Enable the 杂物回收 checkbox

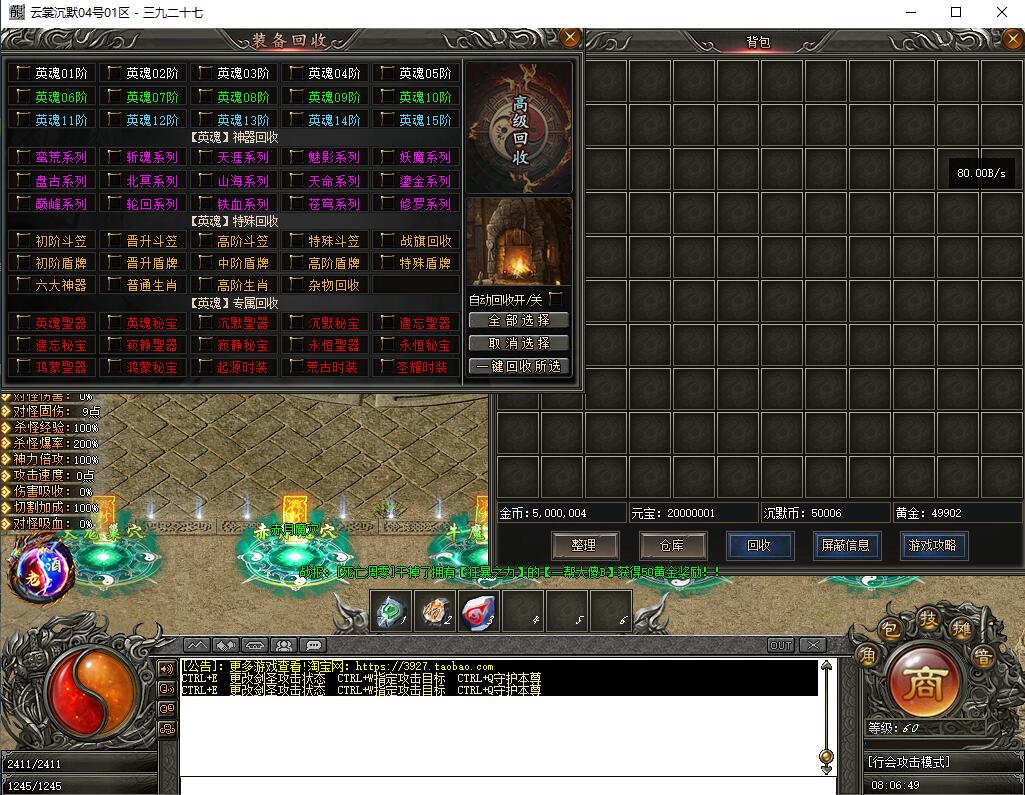[296, 285]
